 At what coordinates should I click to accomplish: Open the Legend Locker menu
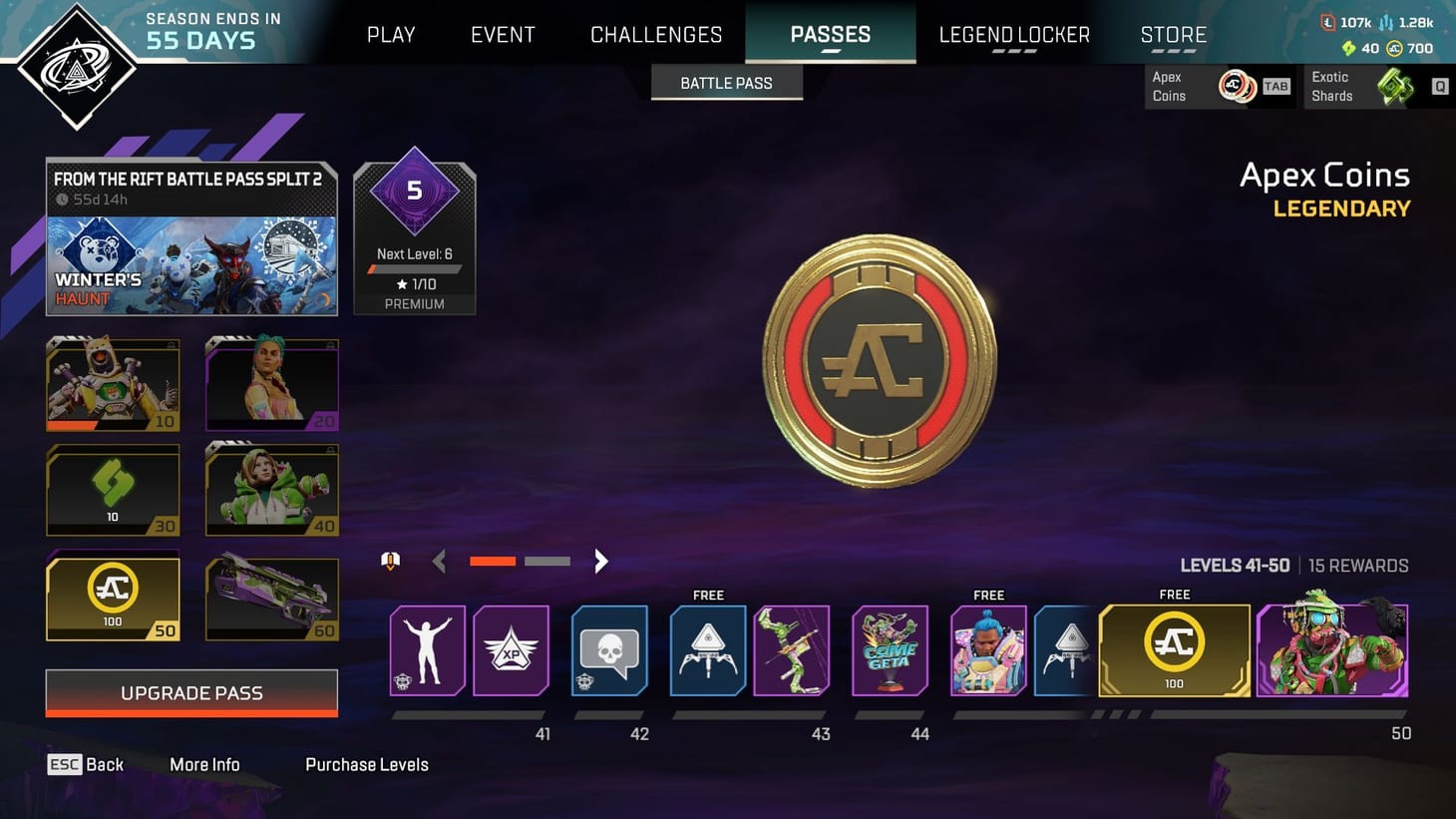1013,34
